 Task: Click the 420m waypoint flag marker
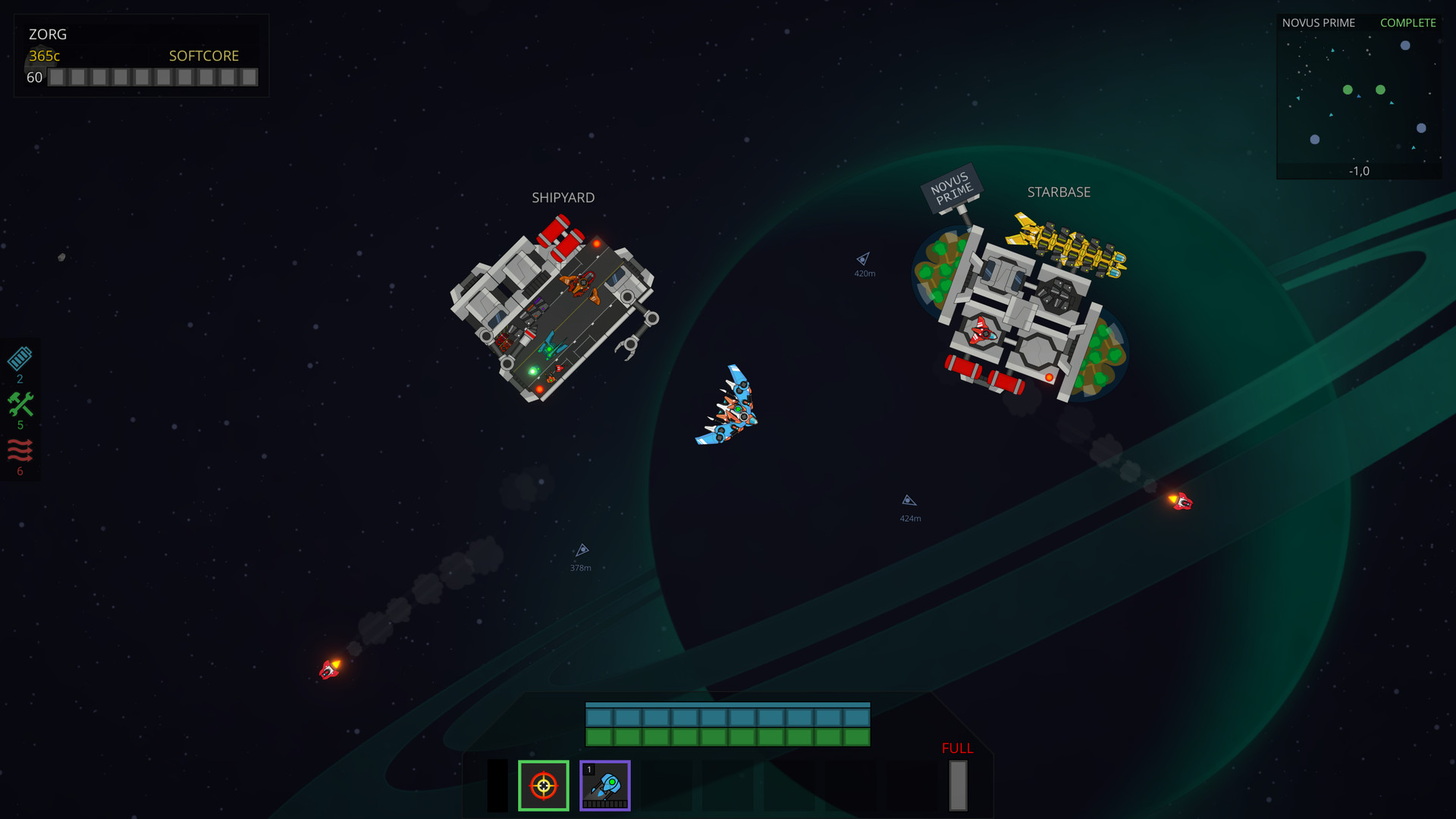pos(864,262)
